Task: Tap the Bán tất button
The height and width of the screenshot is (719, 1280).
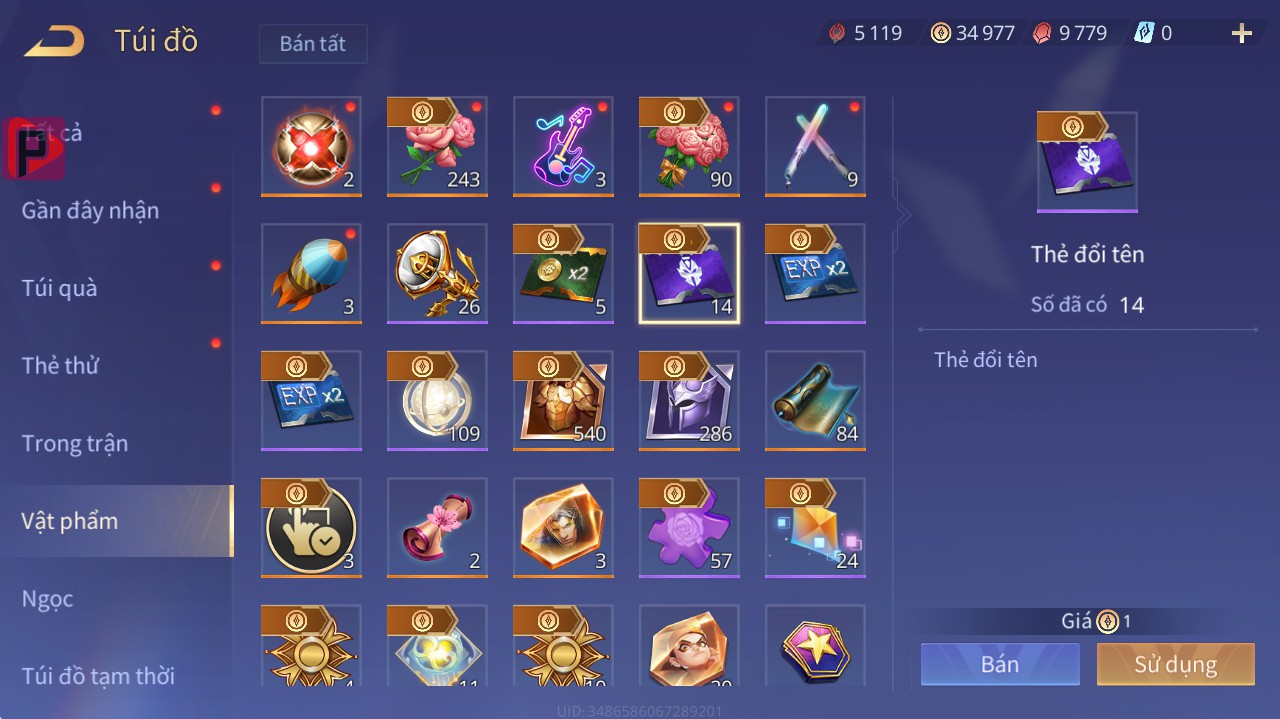Action: [x=313, y=44]
